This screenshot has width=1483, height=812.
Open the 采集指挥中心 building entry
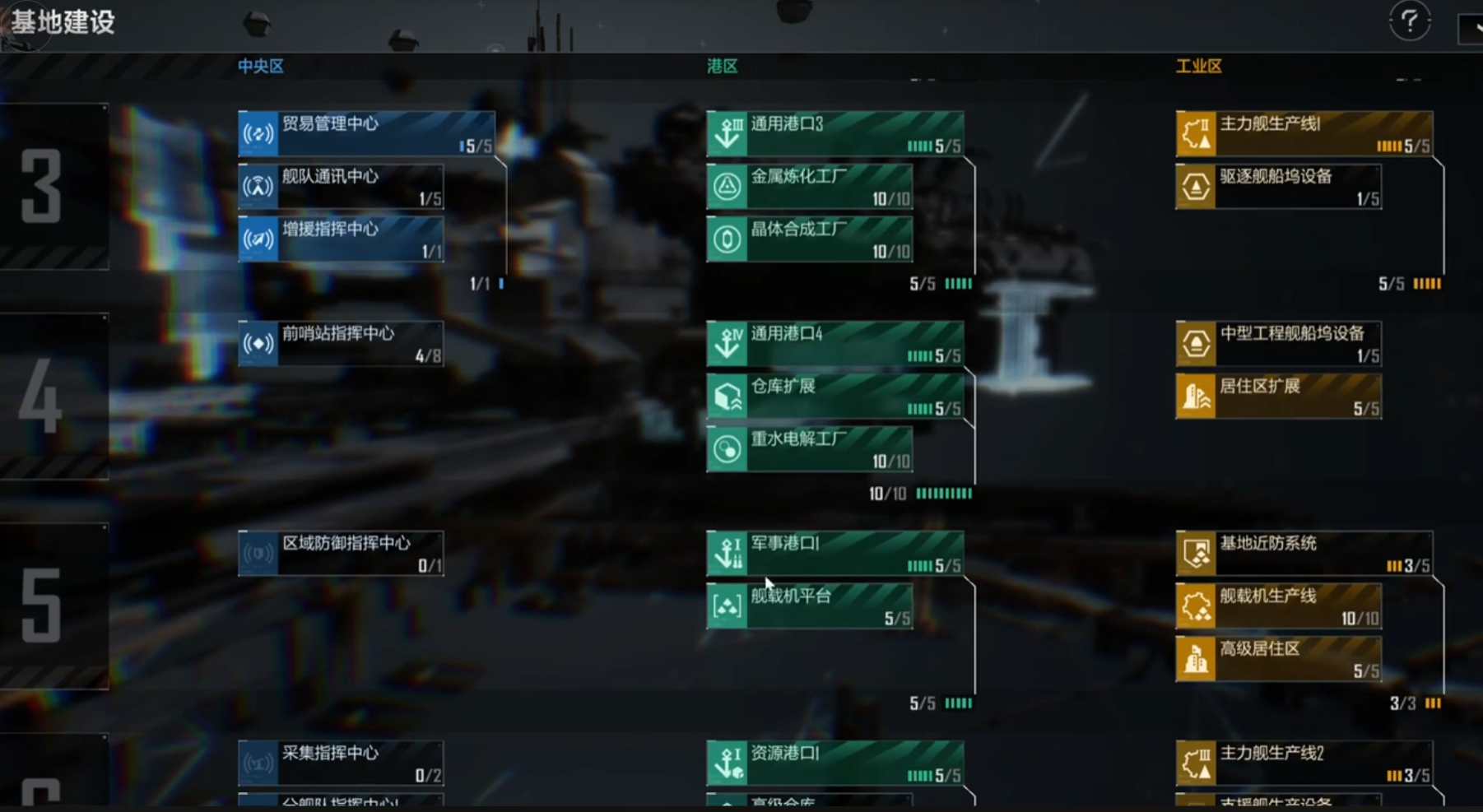pyautogui.click(x=340, y=761)
